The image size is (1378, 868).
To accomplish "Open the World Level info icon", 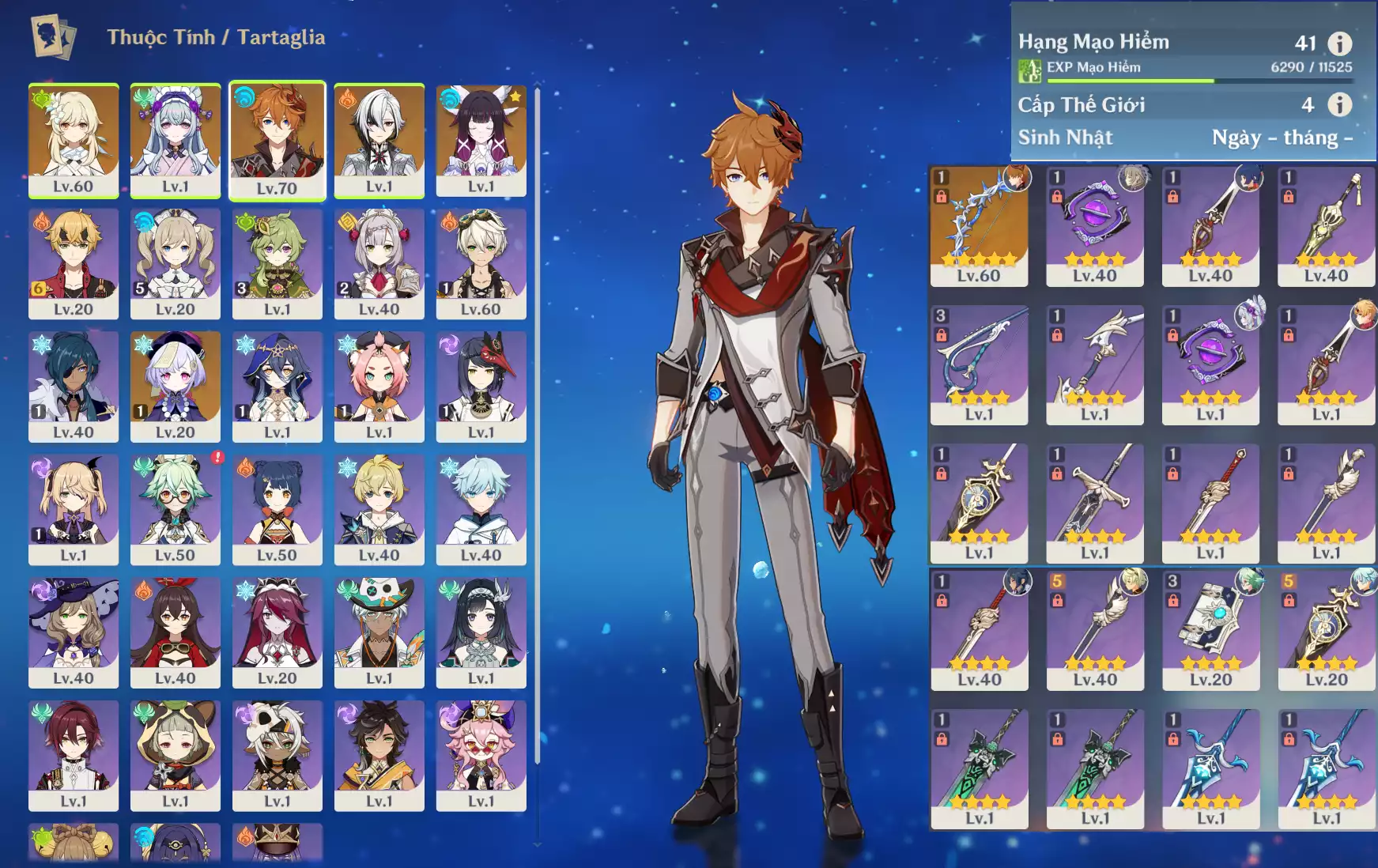I will [x=1339, y=104].
